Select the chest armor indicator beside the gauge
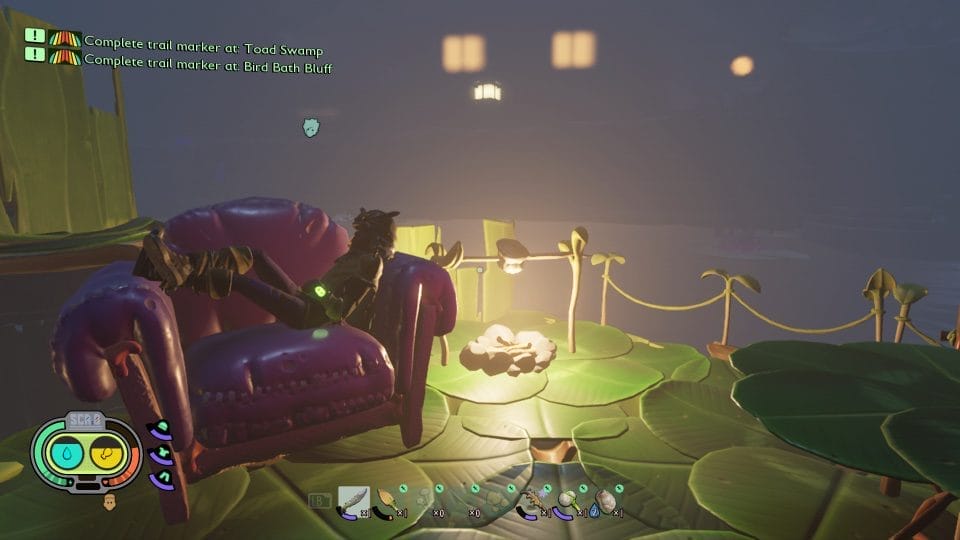Image resolution: width=960 pixels, height=540 pixels. (x=156, y=455)
